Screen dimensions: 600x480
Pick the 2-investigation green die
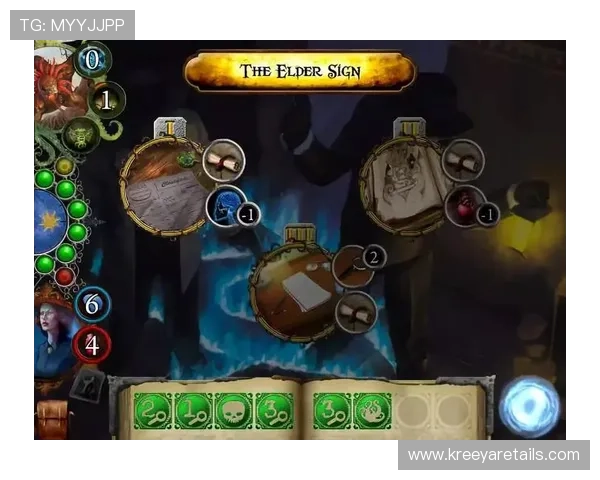tap(153, 410)
